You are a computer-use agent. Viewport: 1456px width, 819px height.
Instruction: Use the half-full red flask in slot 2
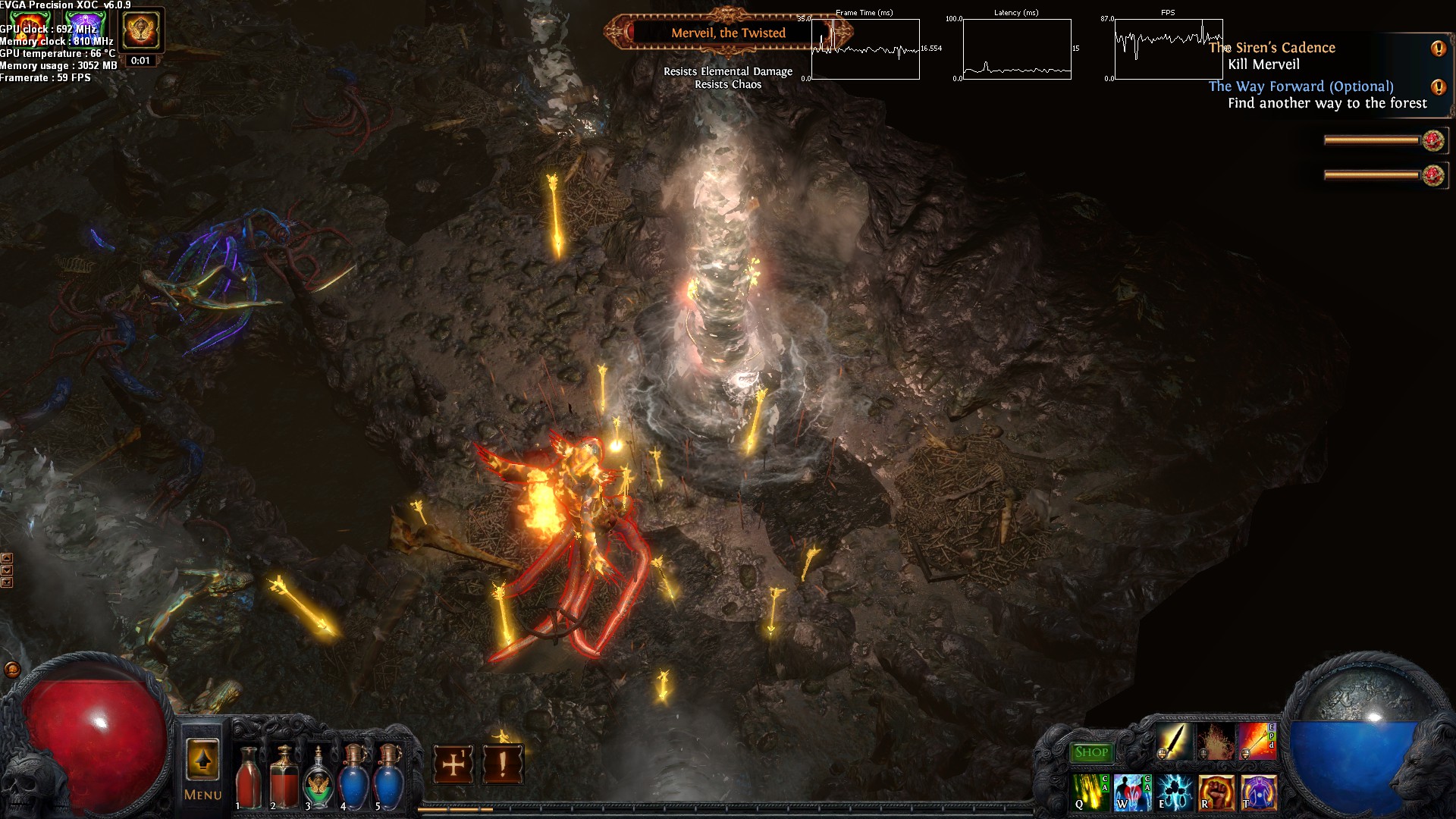coord(284,777)
